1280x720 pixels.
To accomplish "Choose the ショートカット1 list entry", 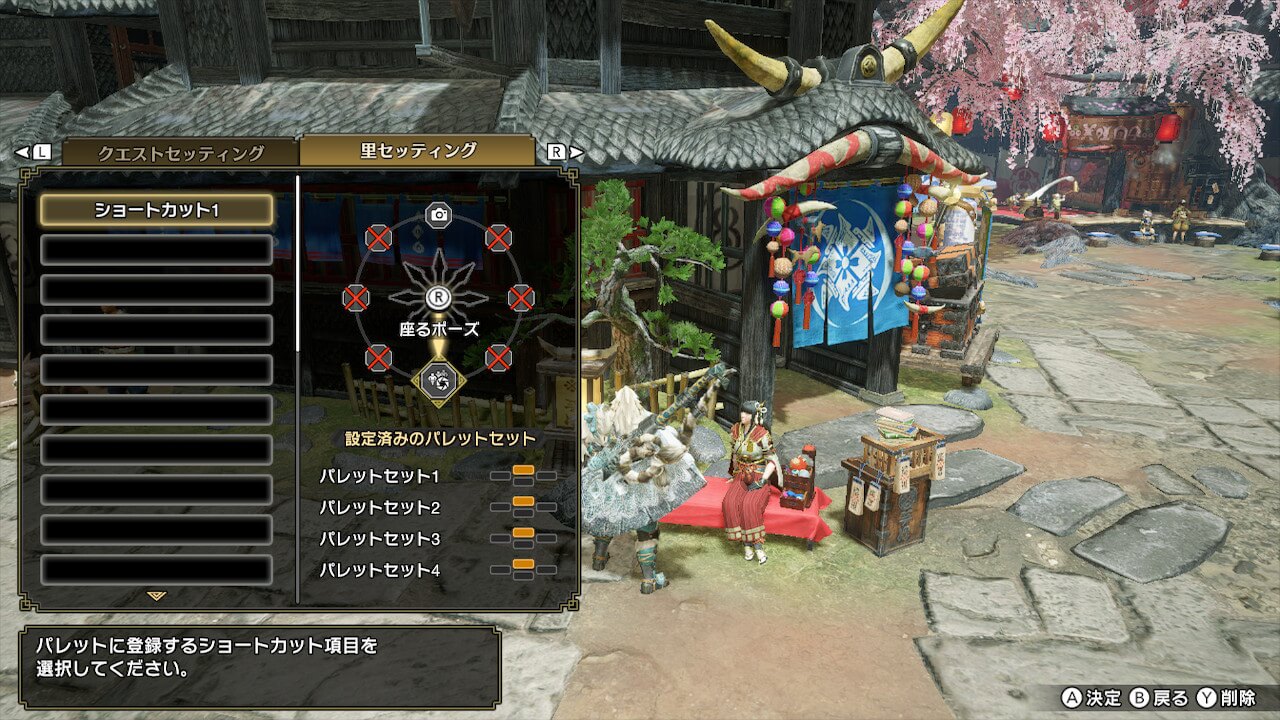I will point(156,210).
